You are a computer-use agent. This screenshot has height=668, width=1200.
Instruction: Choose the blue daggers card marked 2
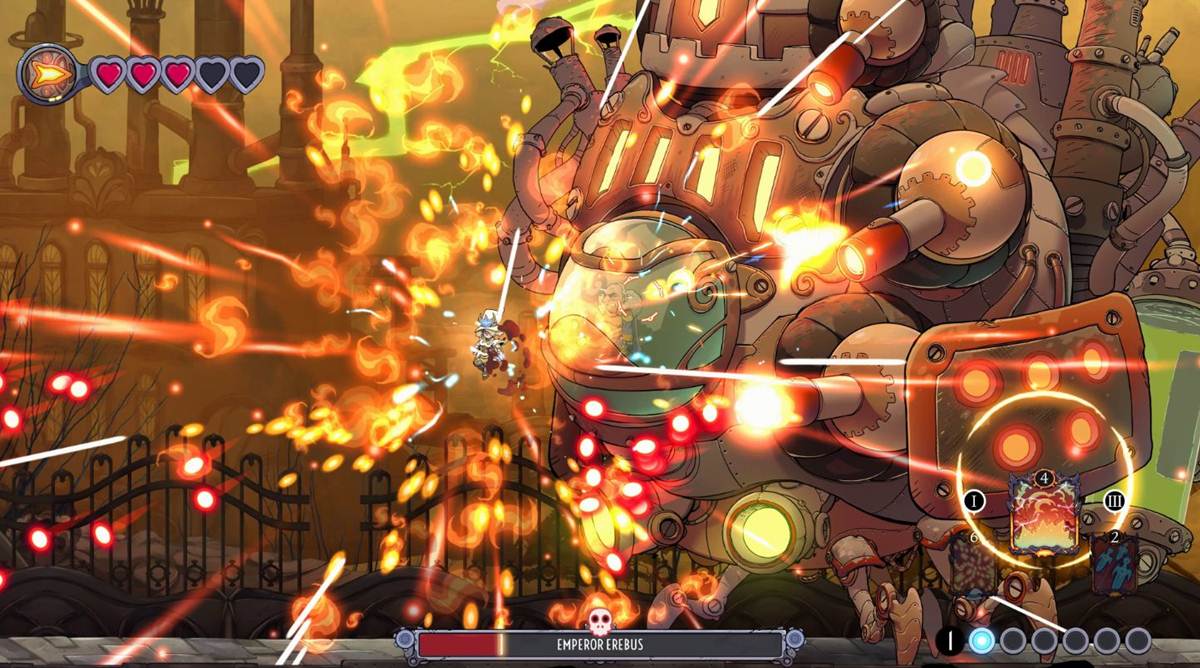pyautogui.click(x=1114, y=566)
